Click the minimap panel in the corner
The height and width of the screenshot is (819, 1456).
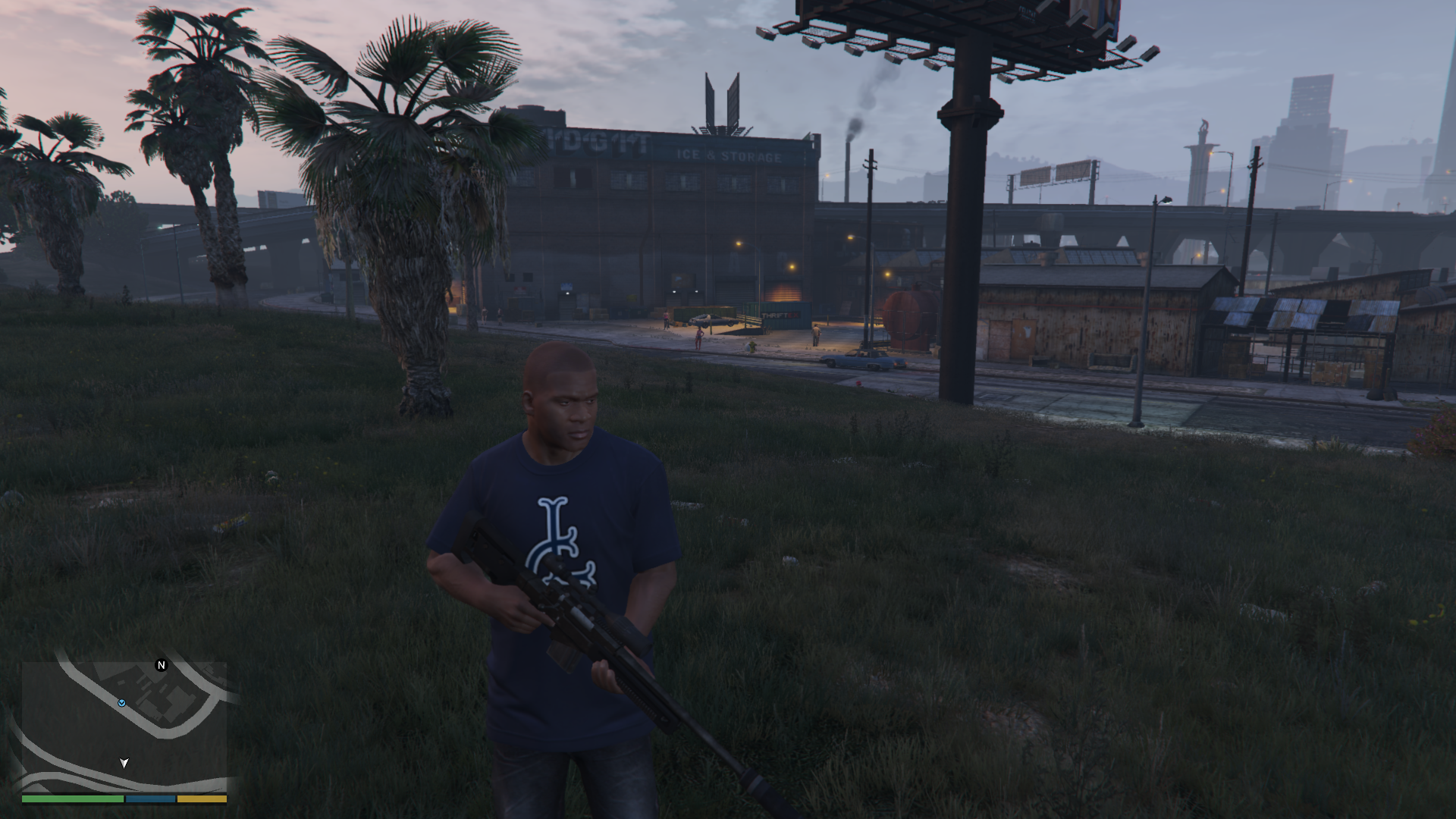[x=125, y=728]
